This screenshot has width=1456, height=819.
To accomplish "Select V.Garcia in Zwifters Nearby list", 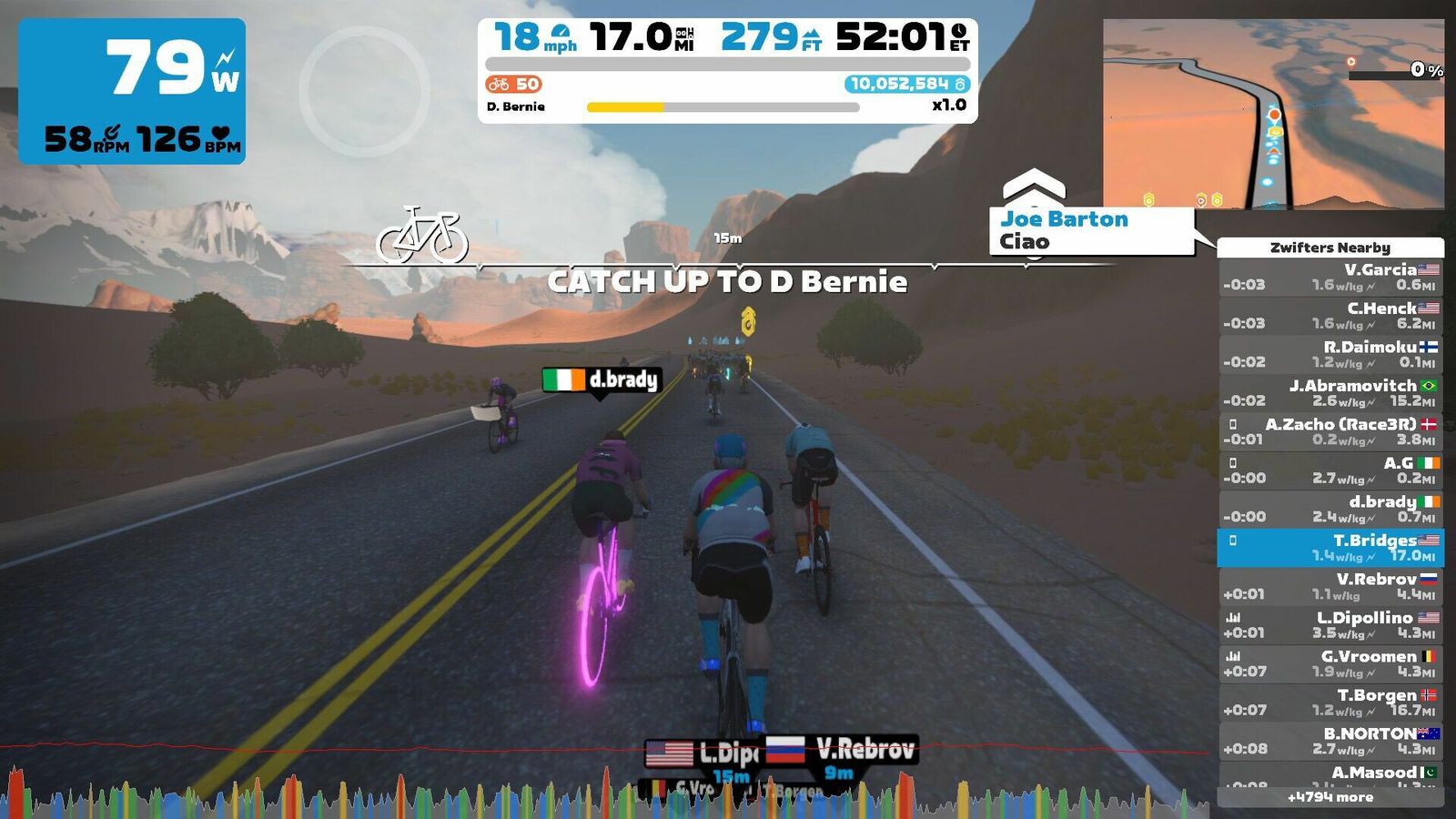I will click(x=1330, y=277).
